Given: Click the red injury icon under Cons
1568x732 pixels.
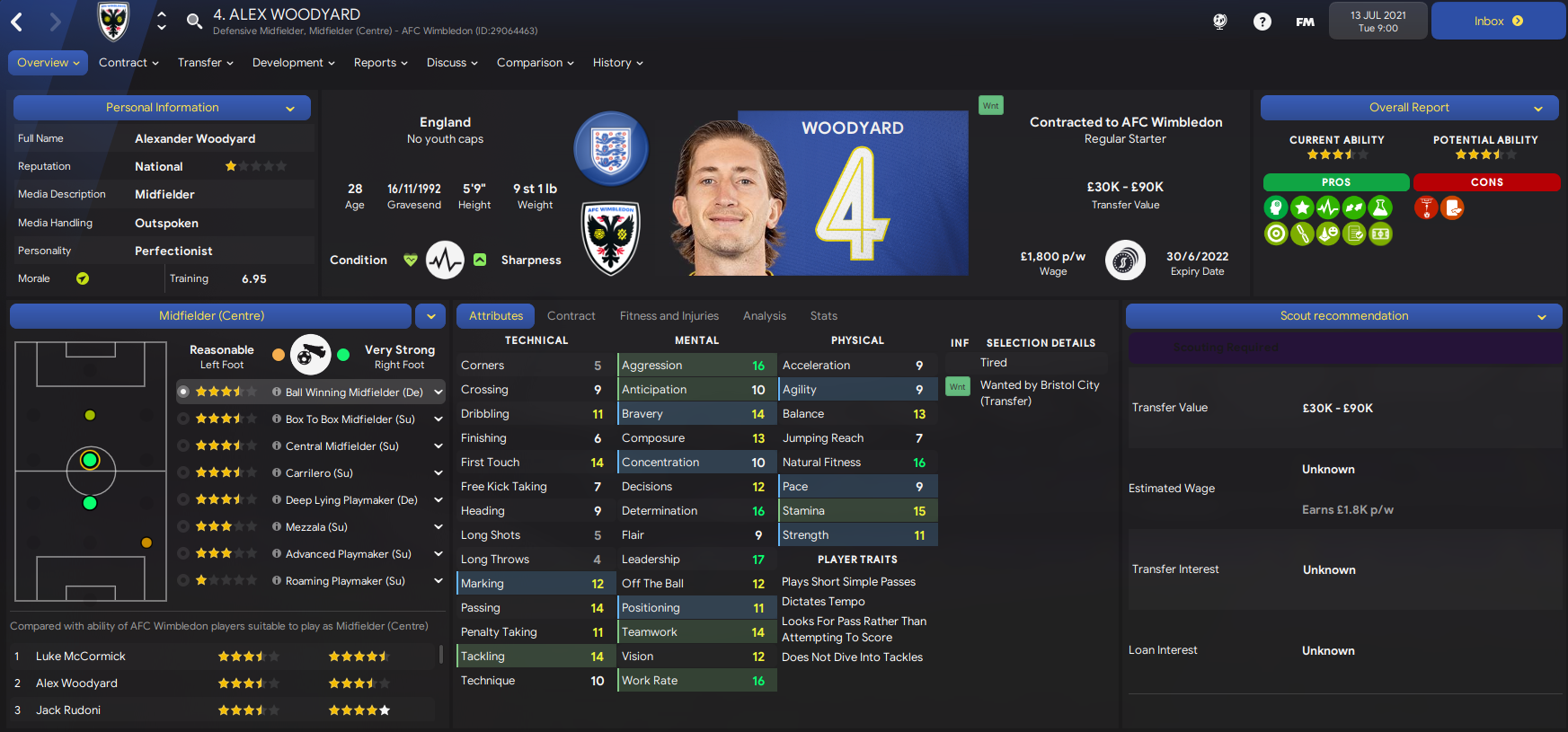Looking at the screenshot, I should coord(1426,207).
